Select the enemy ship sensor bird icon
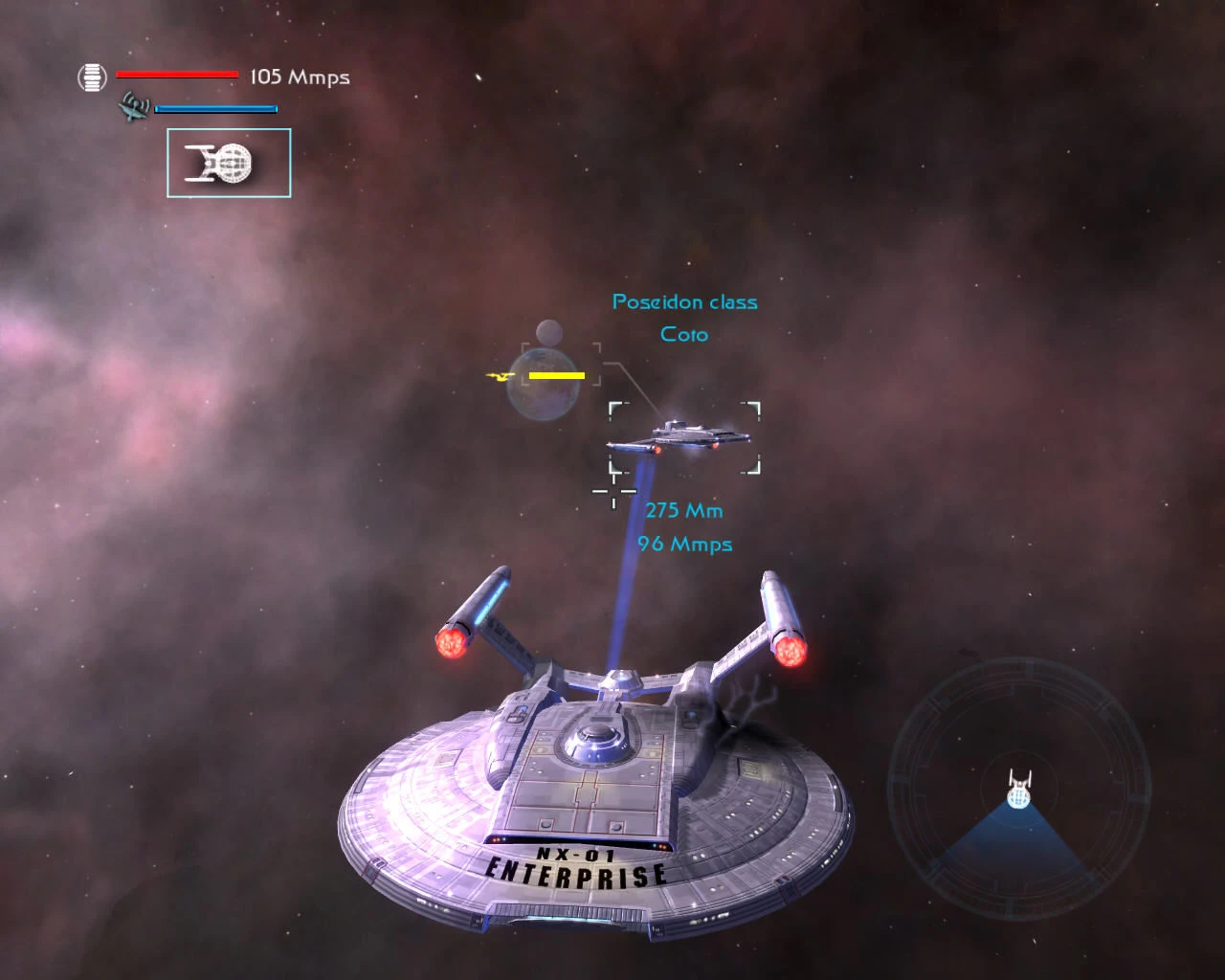 [134, 108]
